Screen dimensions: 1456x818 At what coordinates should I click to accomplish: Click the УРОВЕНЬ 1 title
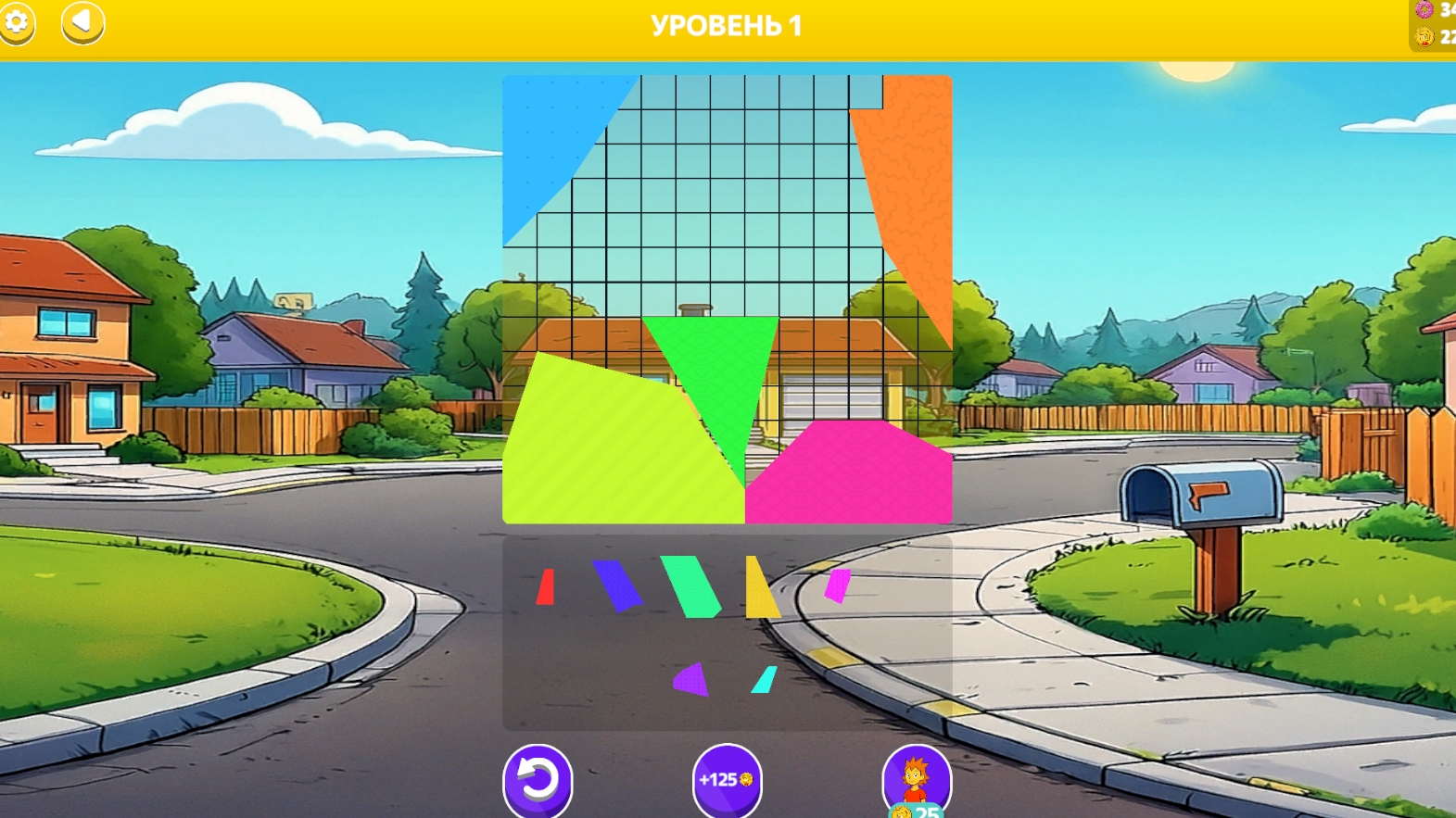click(x=727, y=25)
